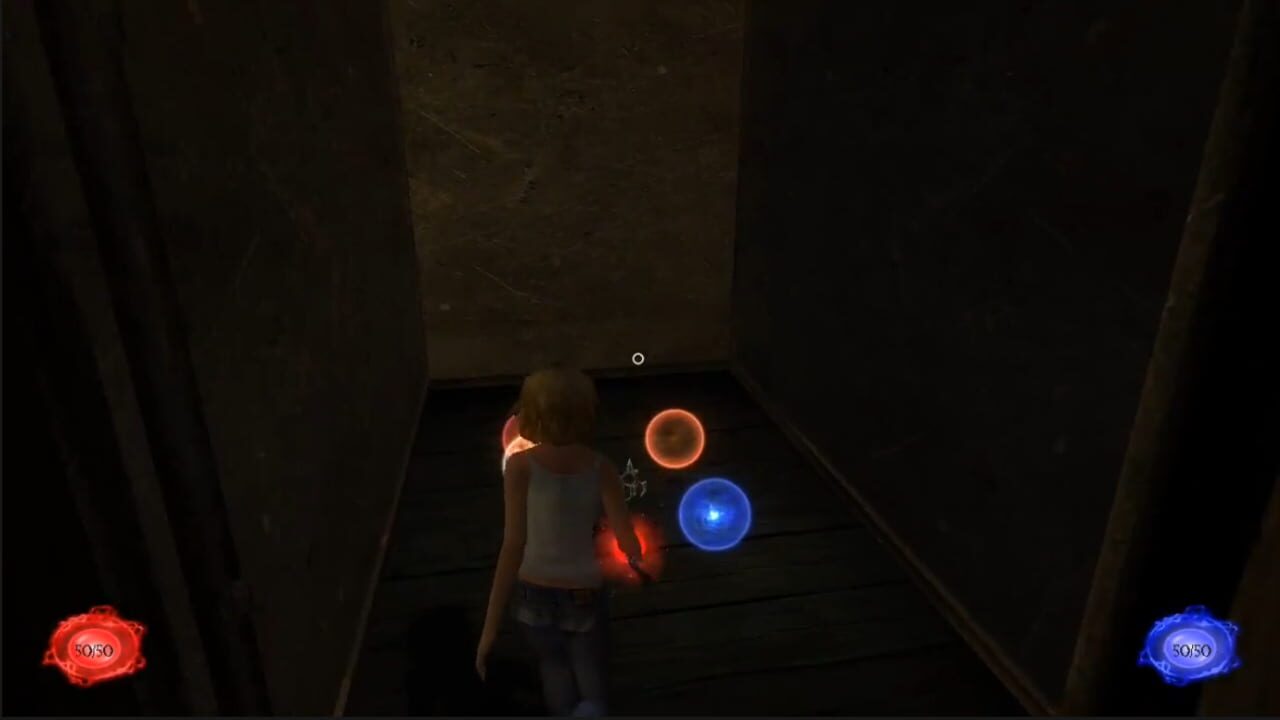Activate the glowing blue energy sphere
Image resolution: width=1280 pixels, height=720 pixels.
coord(713,513)
